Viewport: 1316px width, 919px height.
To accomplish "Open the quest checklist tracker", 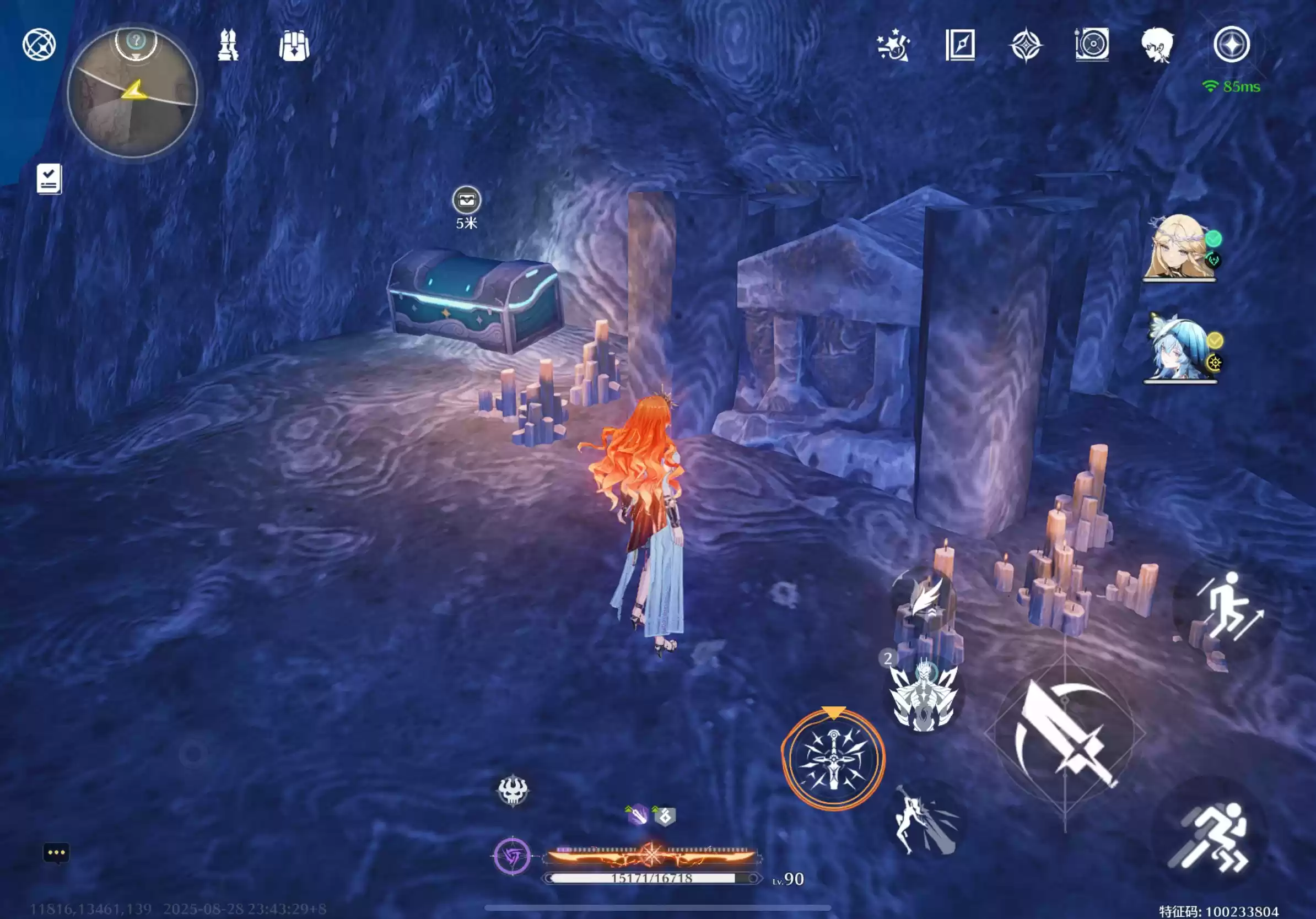I will [x=49, y=179].
